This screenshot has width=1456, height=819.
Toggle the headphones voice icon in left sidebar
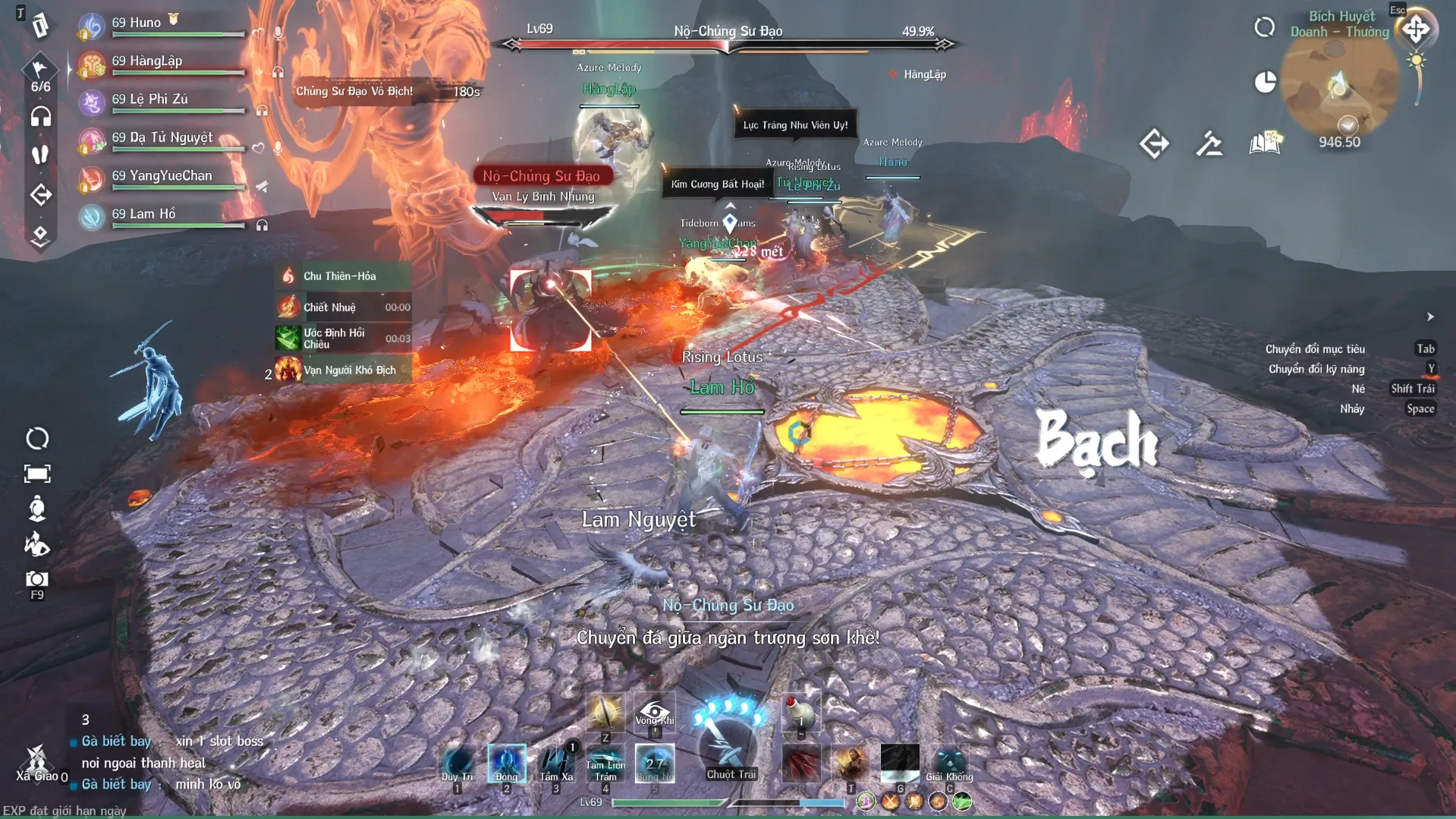pos(40,117)
